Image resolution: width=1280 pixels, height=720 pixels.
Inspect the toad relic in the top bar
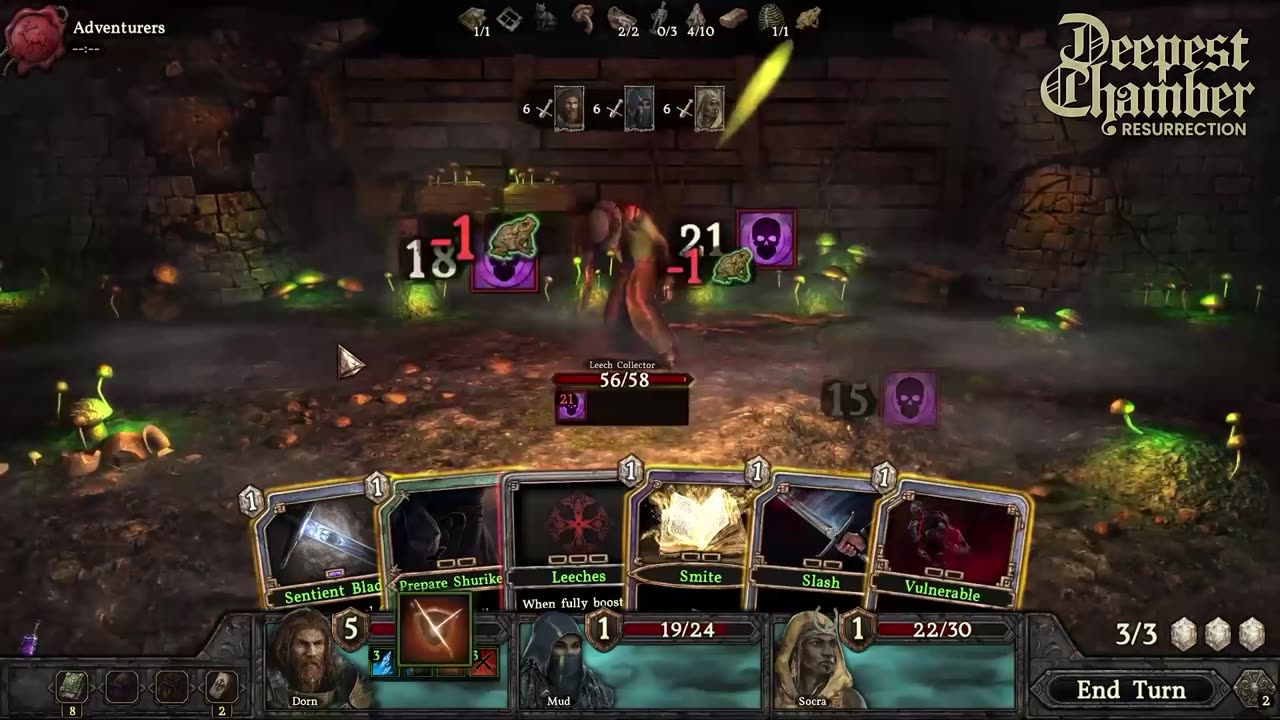[808, 17]
